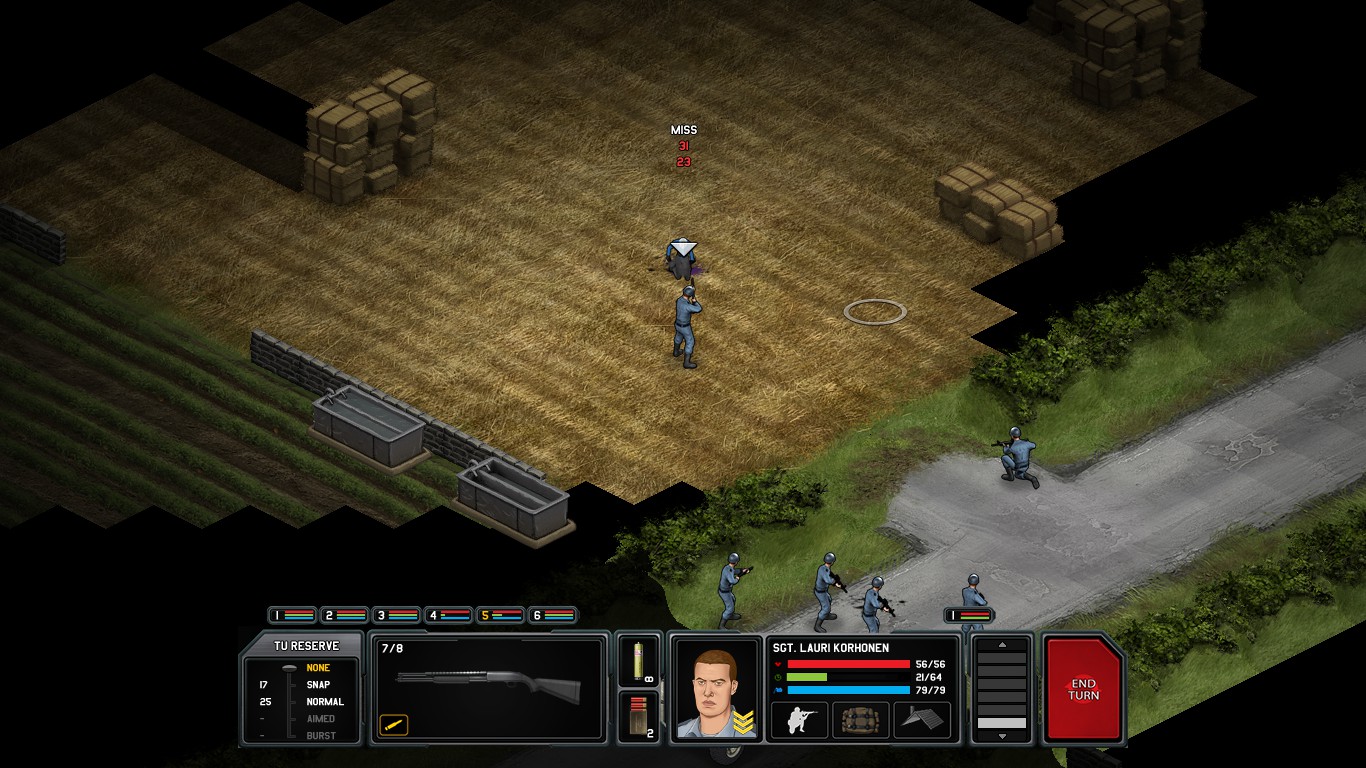The width and height of the screenshot is (1366, 768).
Task: Select soldier 2 tab
Action: (344, 615)
